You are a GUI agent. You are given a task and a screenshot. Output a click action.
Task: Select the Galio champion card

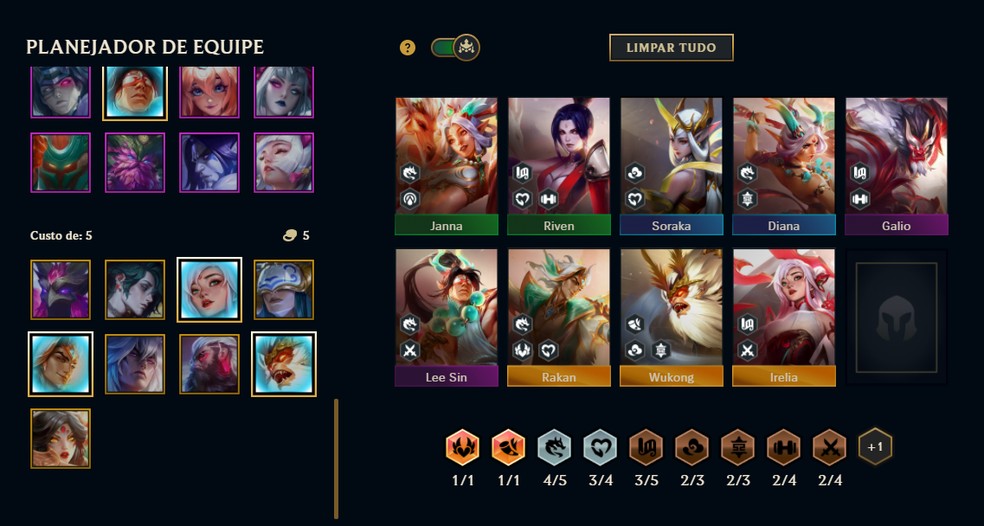(x=896, y=166)
